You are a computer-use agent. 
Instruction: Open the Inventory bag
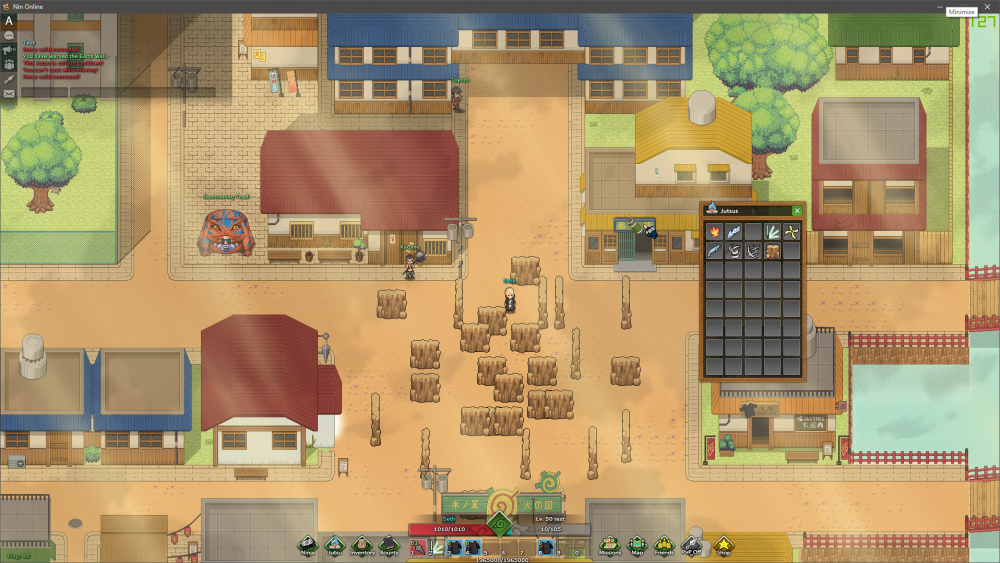pyautogui.click(x=362, y=545)
